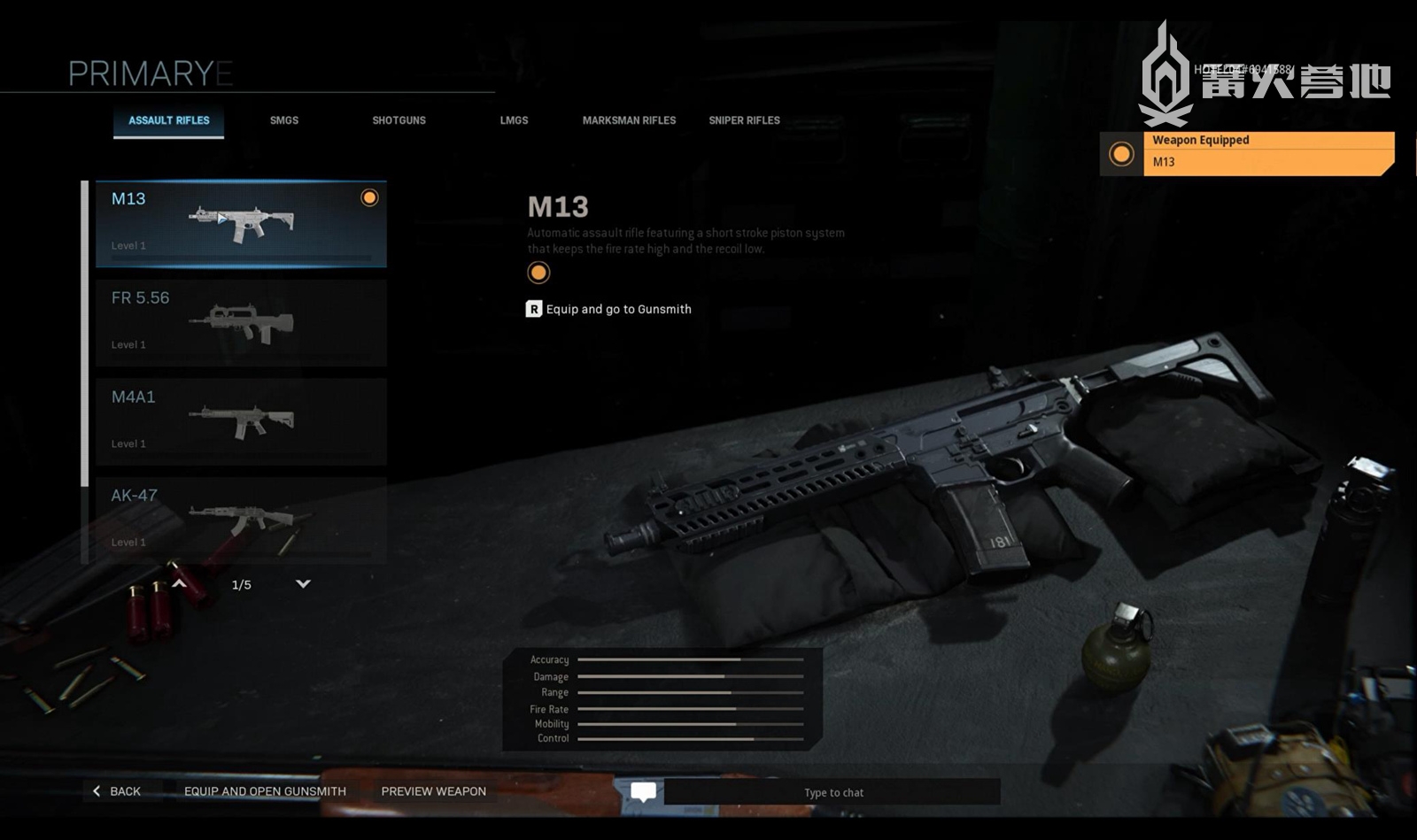The height and width of the screenshot is (840, 1417).
Task: Switch to Marksman Rifles tab
Action: [629, 120]
